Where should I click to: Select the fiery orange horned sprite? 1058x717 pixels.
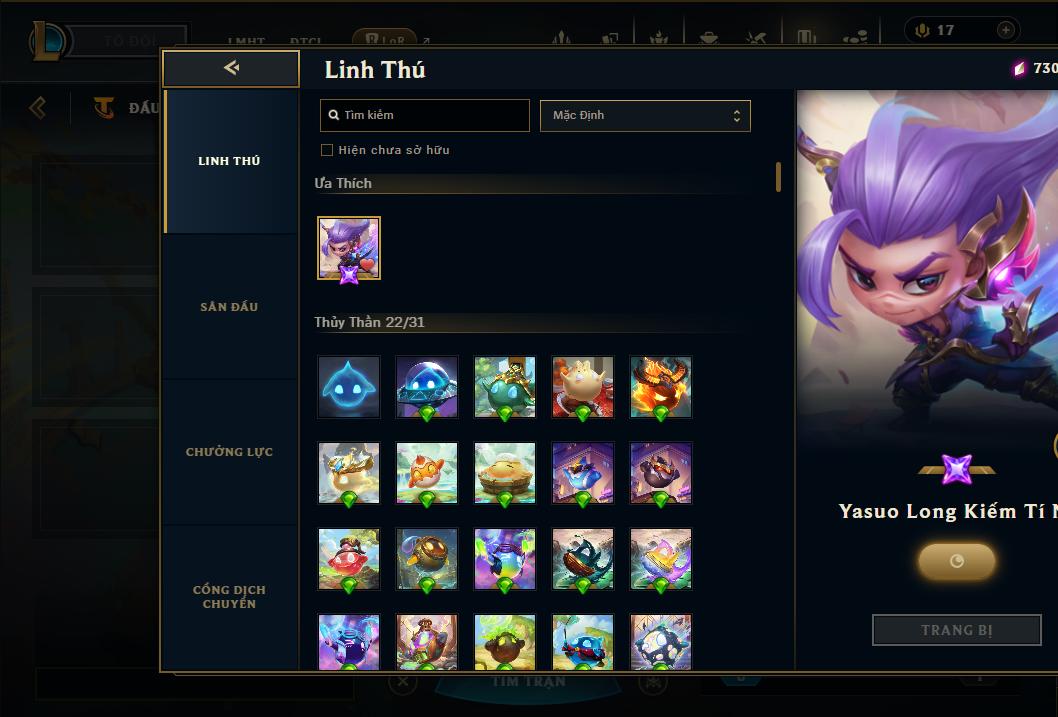point(661,386)
